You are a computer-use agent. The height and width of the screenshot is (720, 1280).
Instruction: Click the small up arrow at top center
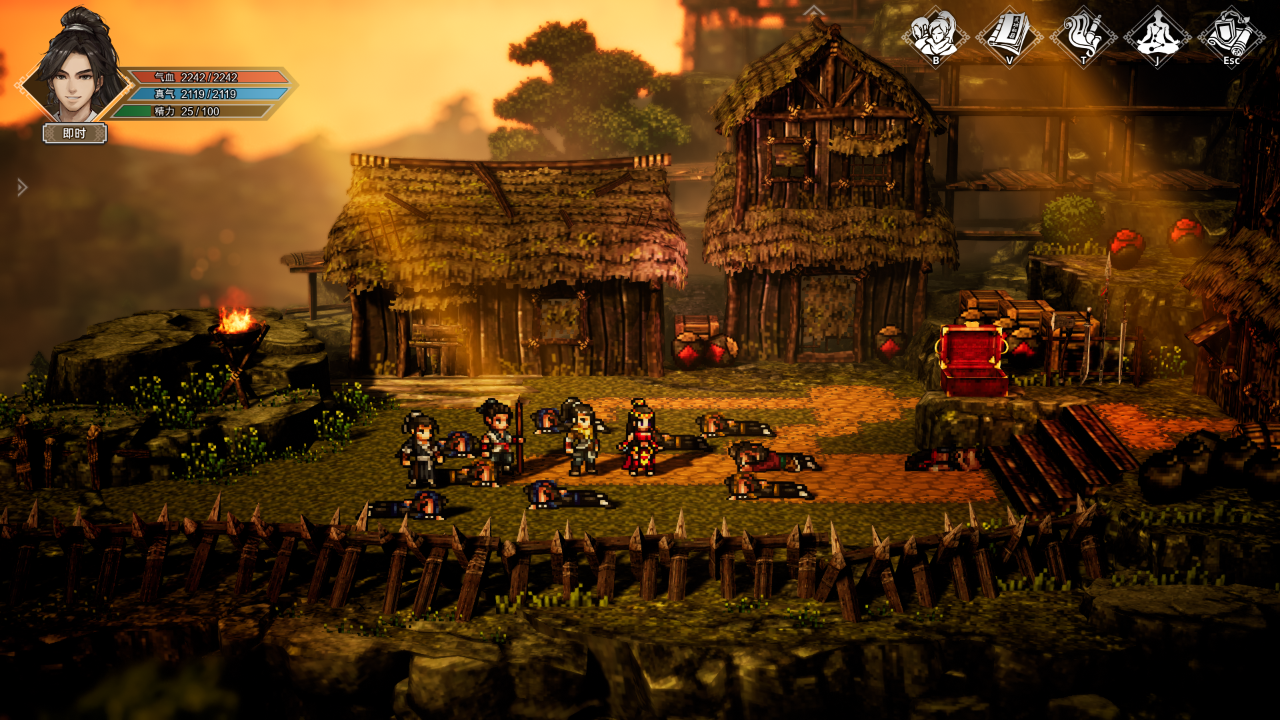click(815, 11)
